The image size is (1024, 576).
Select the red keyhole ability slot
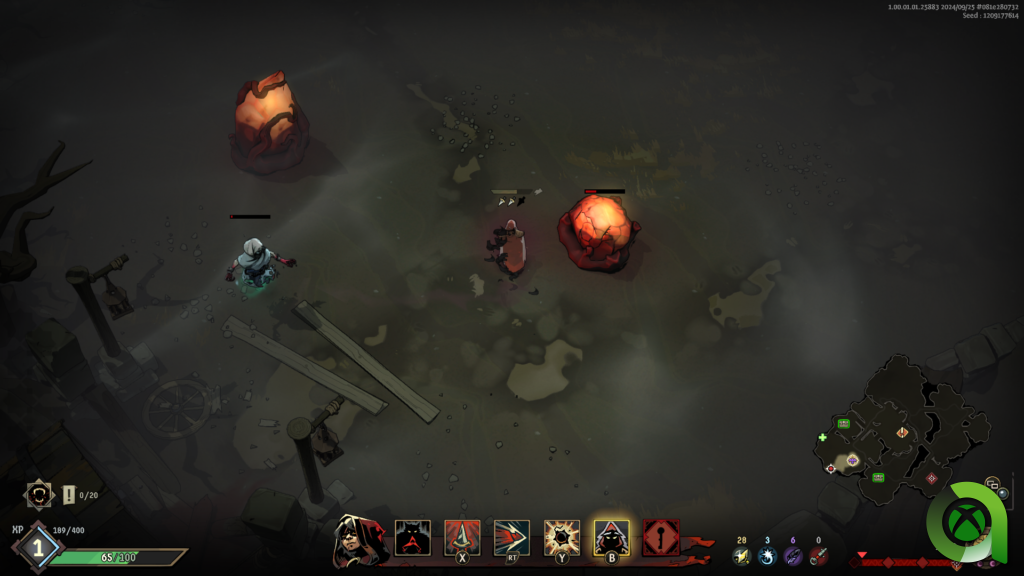(x=661, y=538)
